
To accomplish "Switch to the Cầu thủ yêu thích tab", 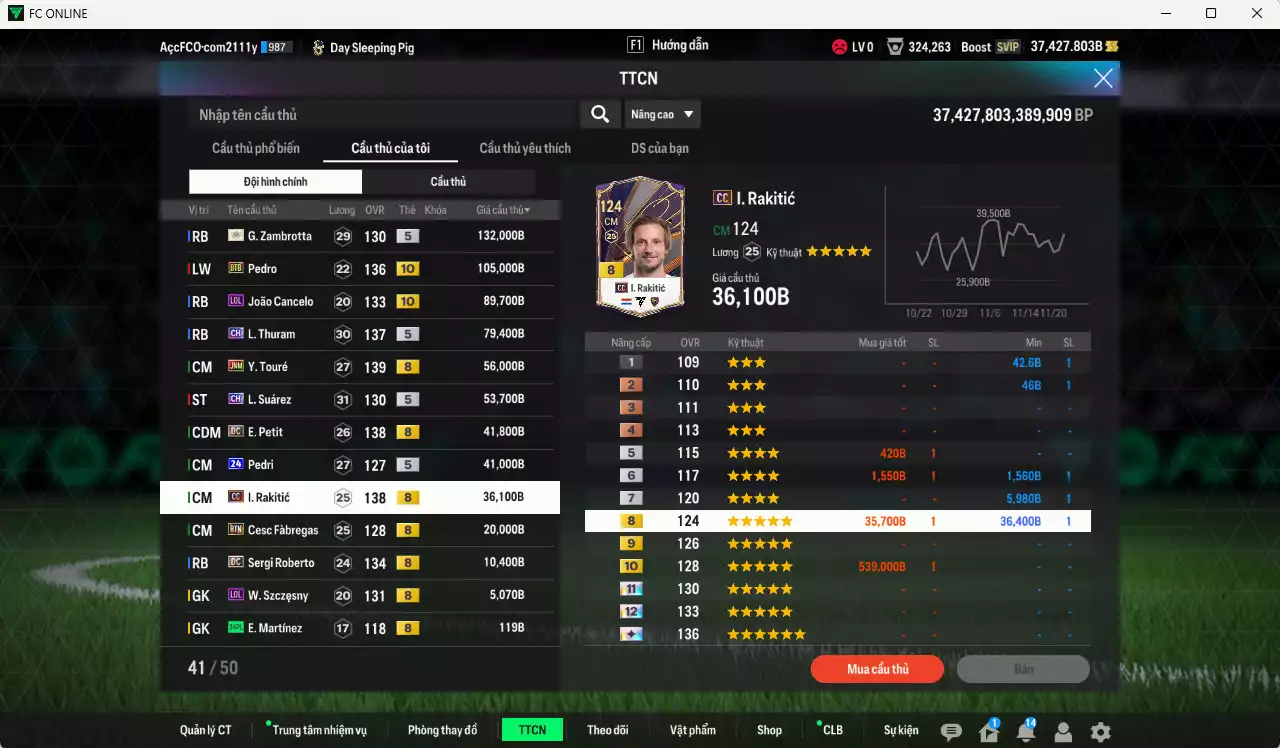I will (523, 148).
